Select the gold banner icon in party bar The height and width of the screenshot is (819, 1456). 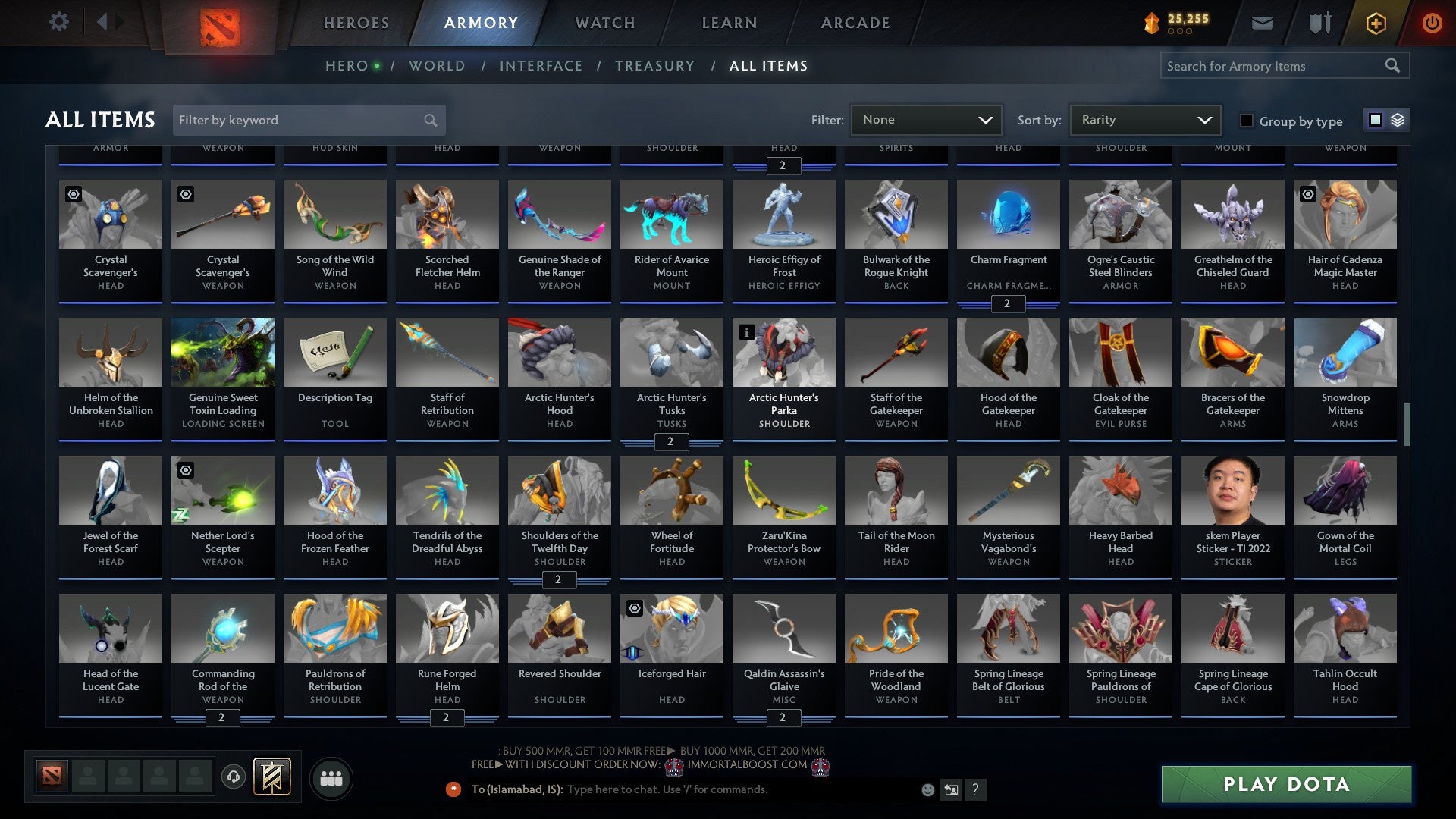271,776
